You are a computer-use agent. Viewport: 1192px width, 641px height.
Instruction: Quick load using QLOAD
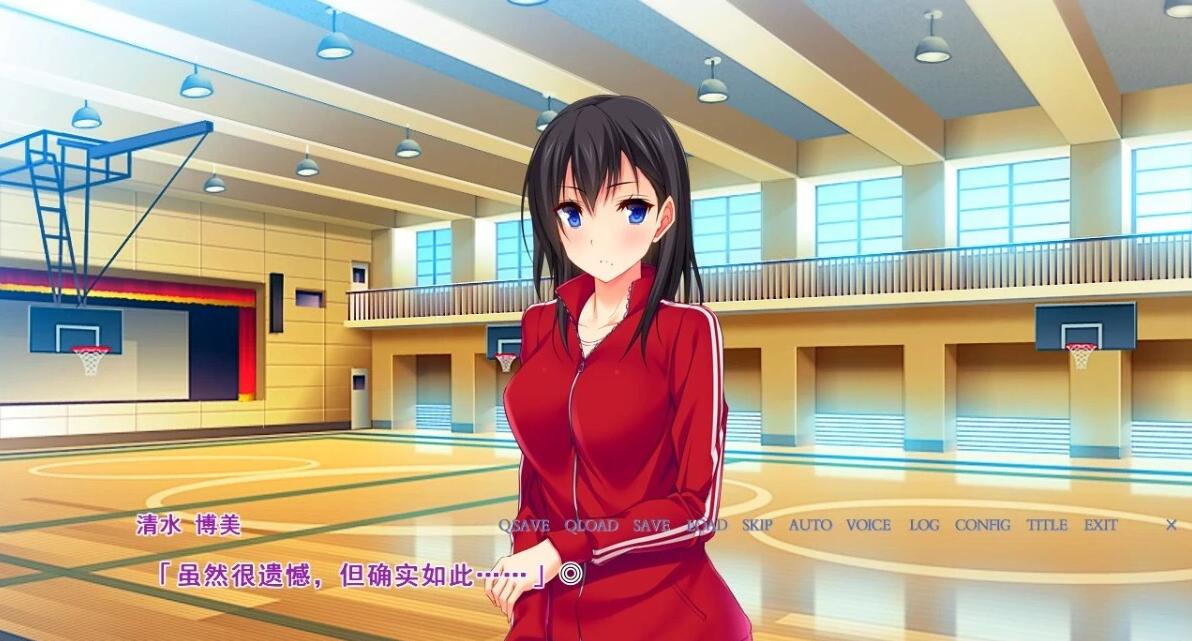click(591, 525)
